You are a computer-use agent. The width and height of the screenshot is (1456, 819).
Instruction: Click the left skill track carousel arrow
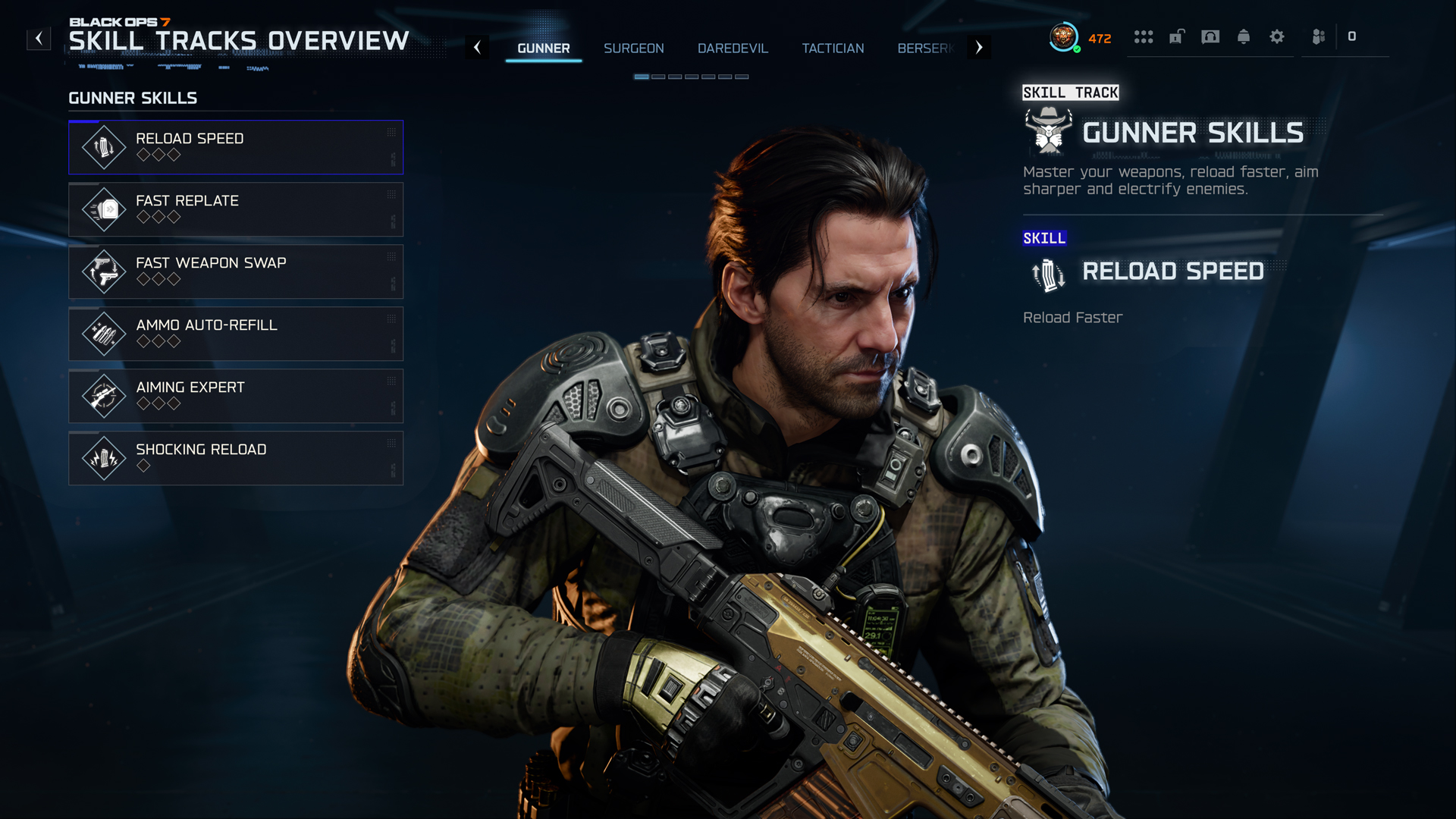coord(478,47)
